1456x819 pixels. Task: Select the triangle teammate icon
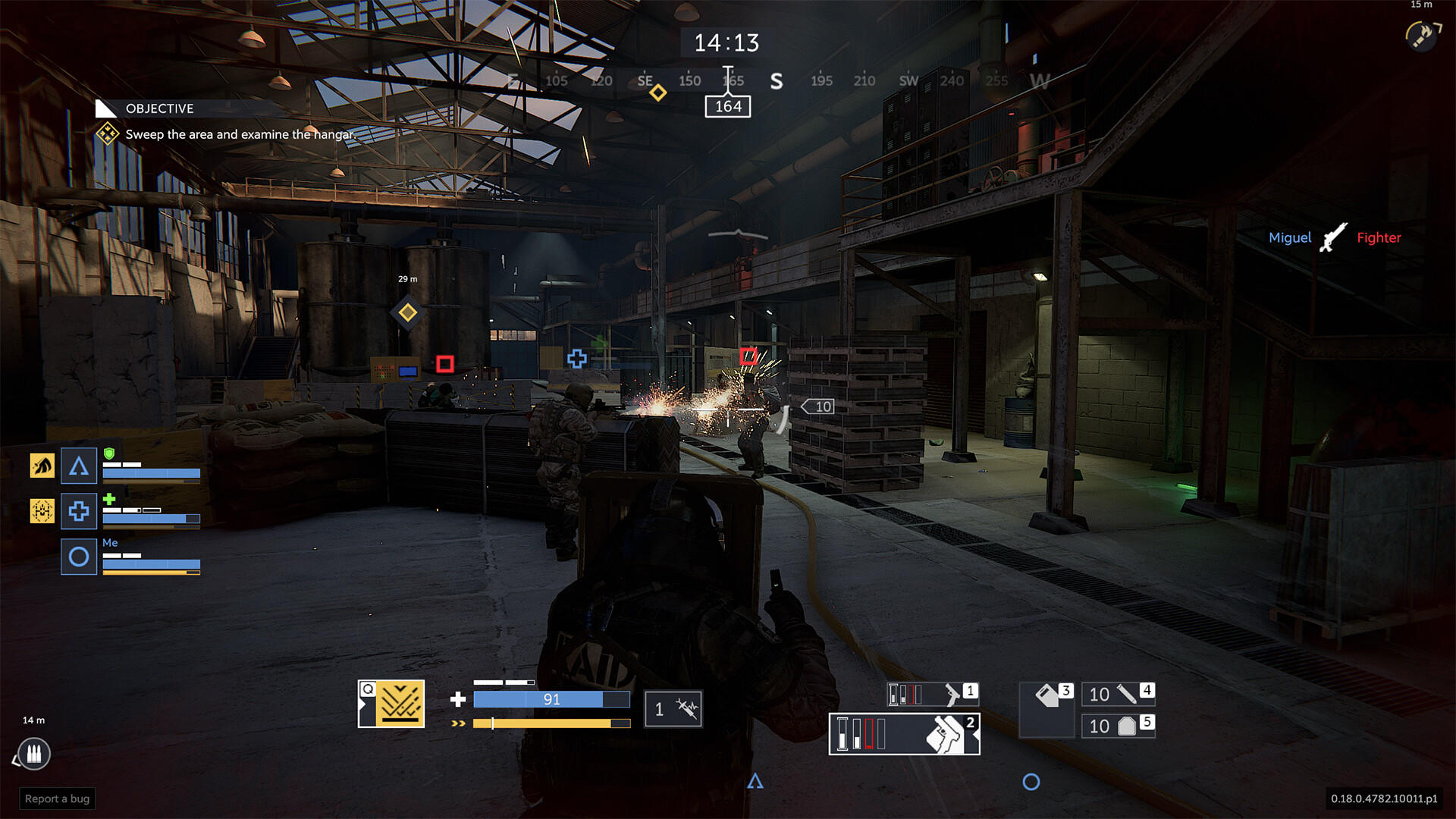coord(78,466)
